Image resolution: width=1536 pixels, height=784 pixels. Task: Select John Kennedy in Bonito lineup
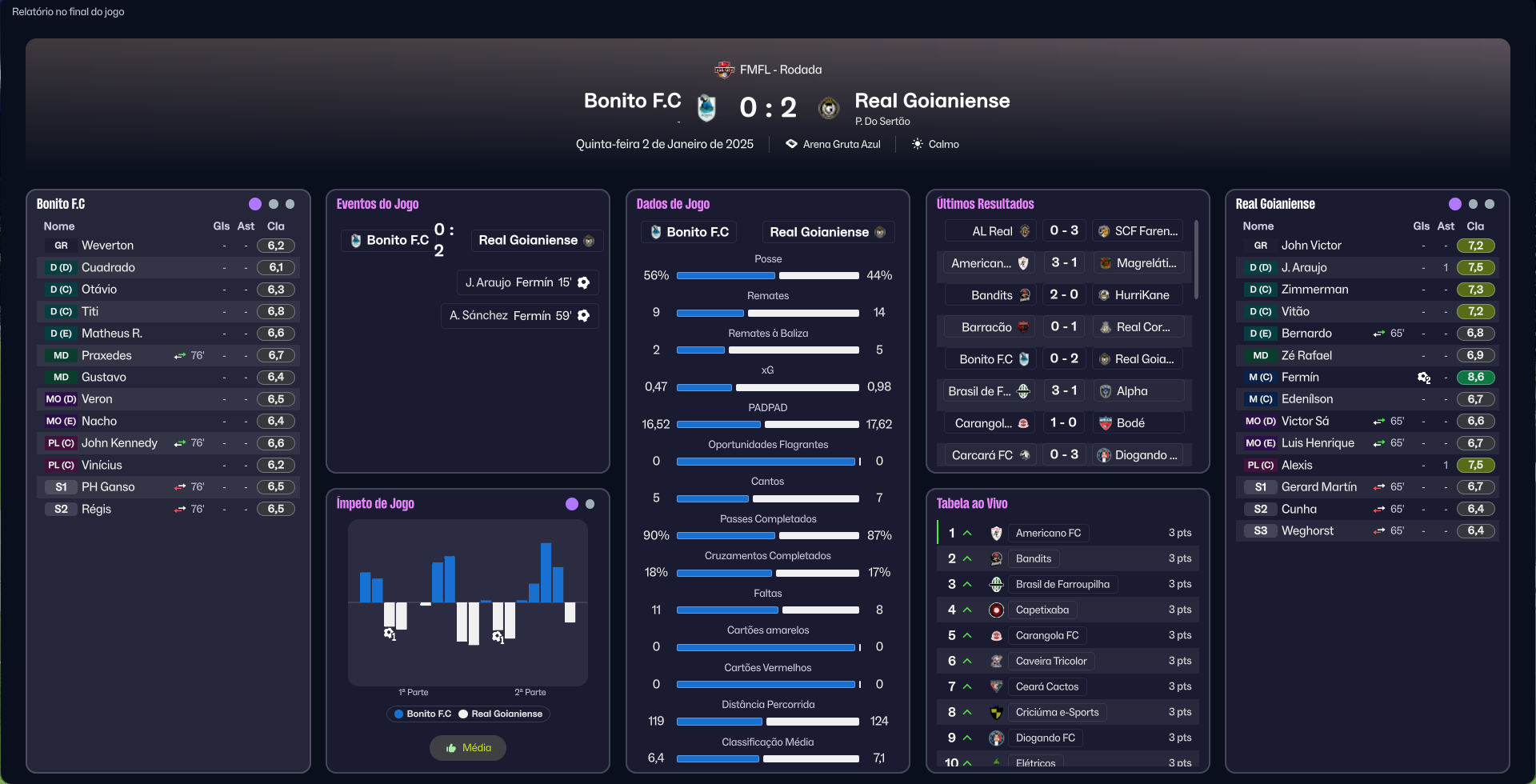pyautogui.click(x=119, y=443)
